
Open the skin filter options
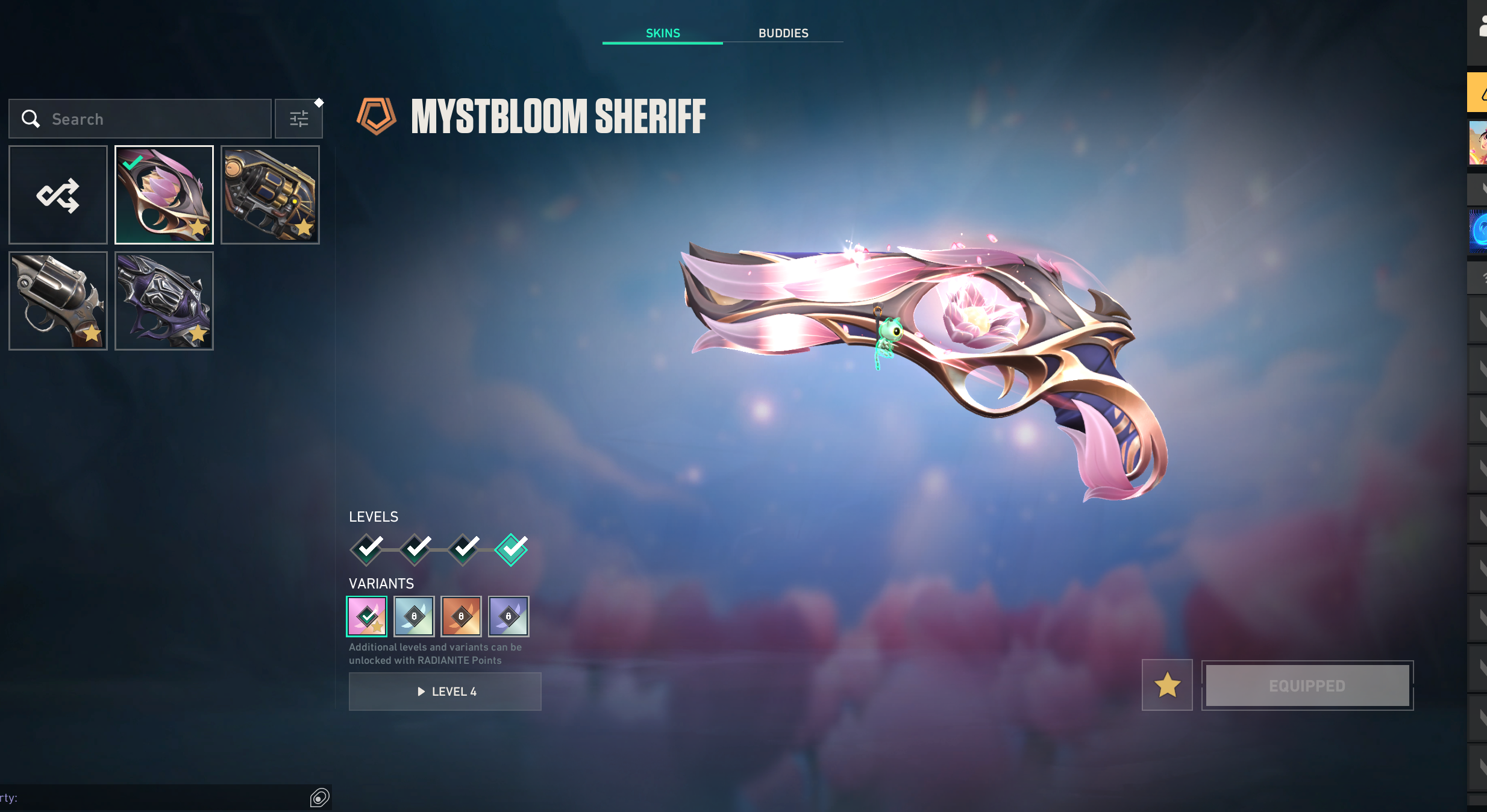299,119
